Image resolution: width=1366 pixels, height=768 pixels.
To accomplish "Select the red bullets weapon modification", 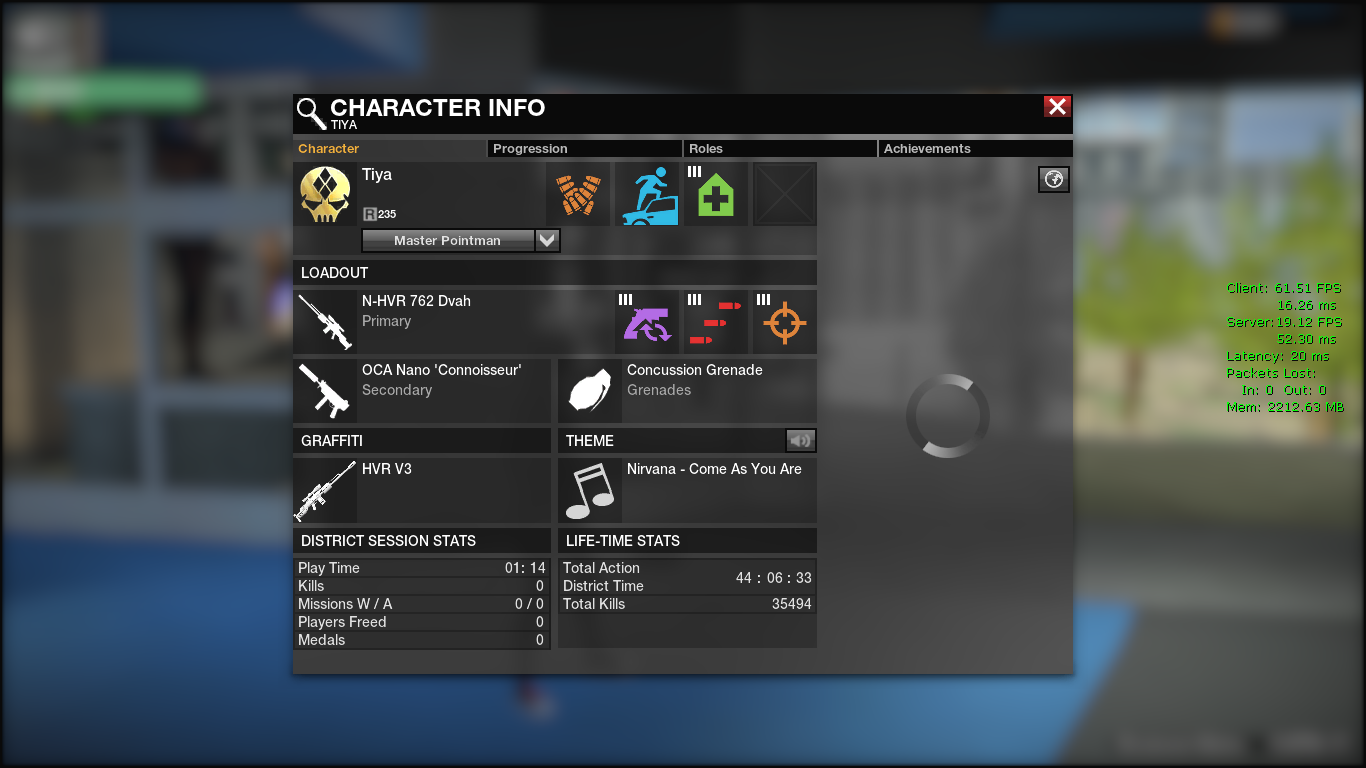I will click(716, 322).
